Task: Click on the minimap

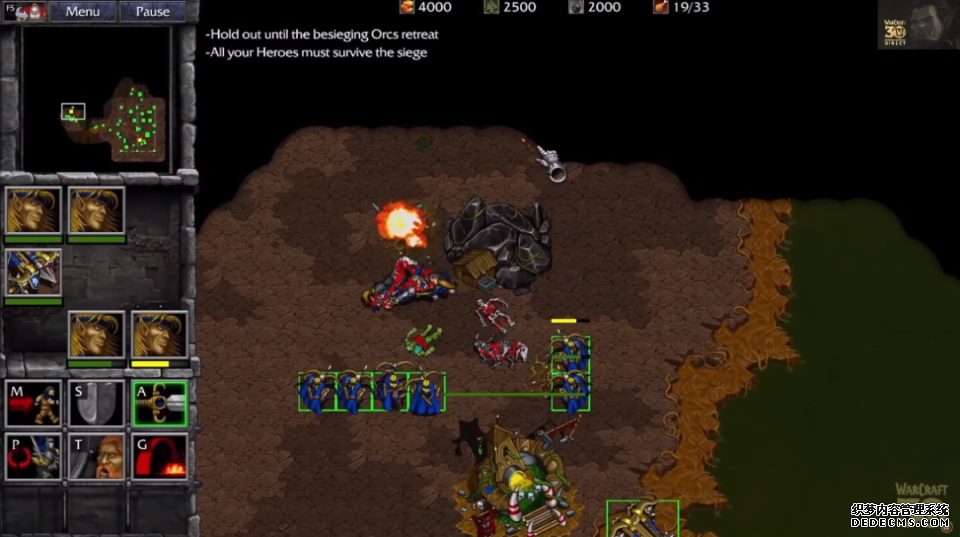Action: click(96, 98)
